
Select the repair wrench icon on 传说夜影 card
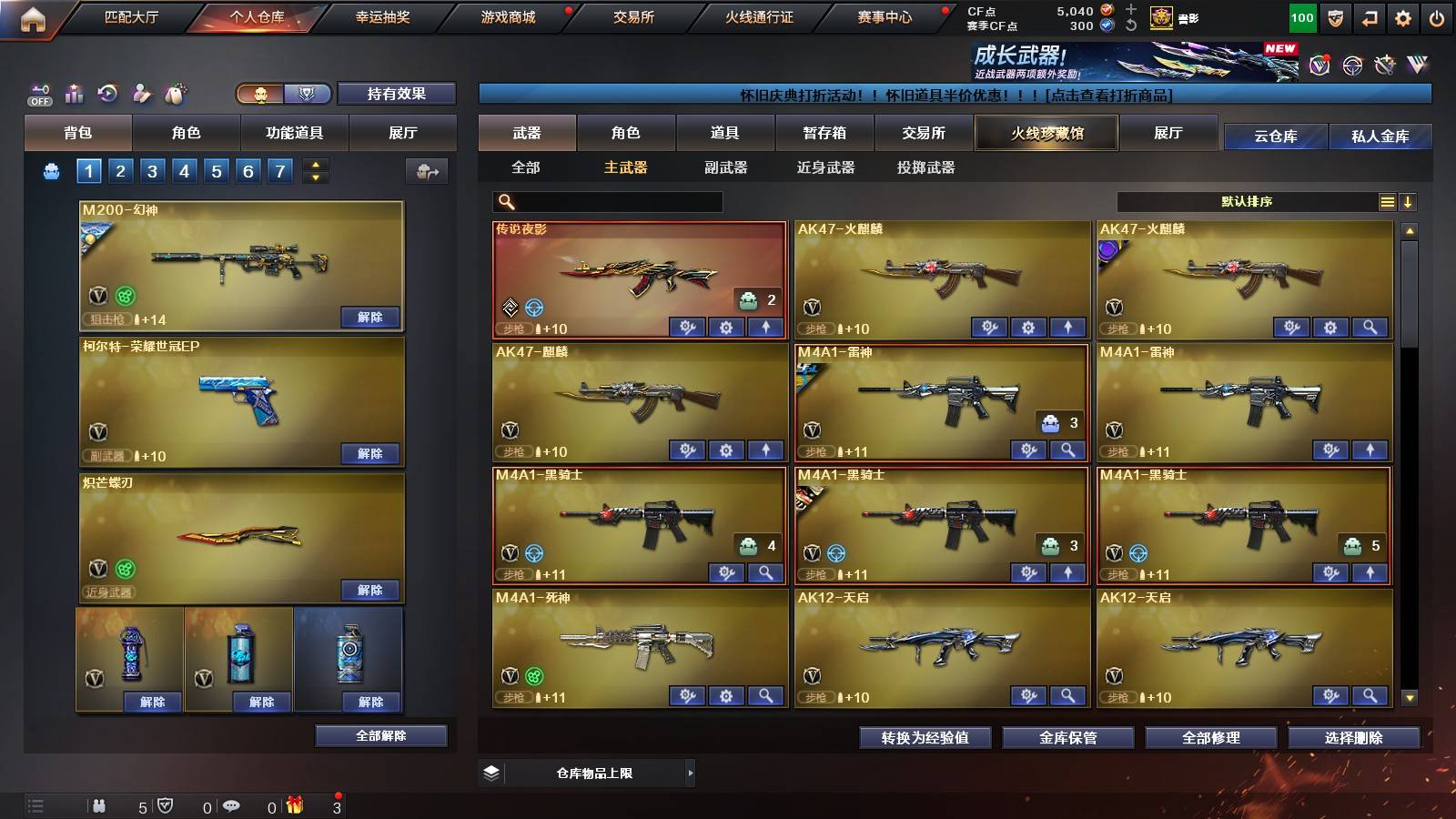point(689,325)
